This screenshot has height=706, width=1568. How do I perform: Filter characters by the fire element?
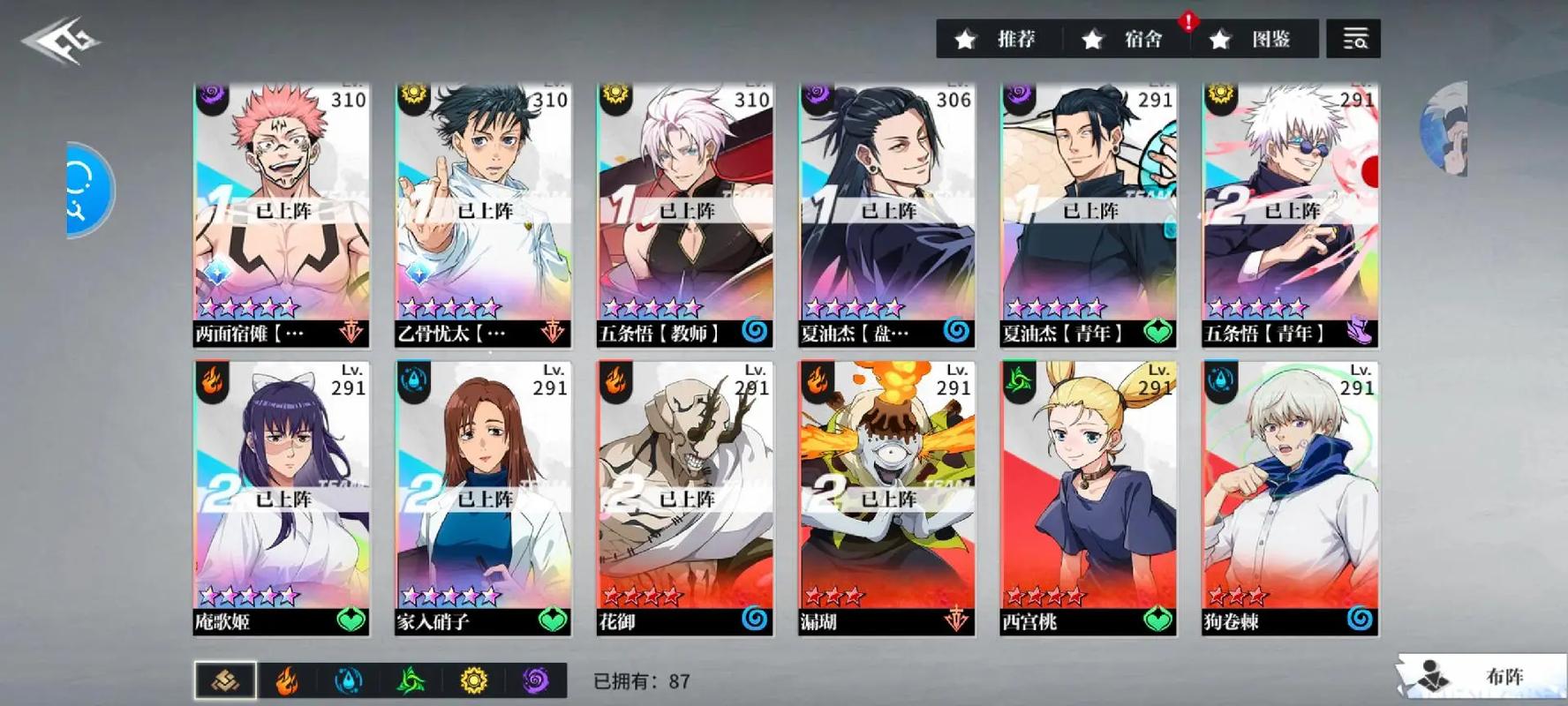(286, 680)
